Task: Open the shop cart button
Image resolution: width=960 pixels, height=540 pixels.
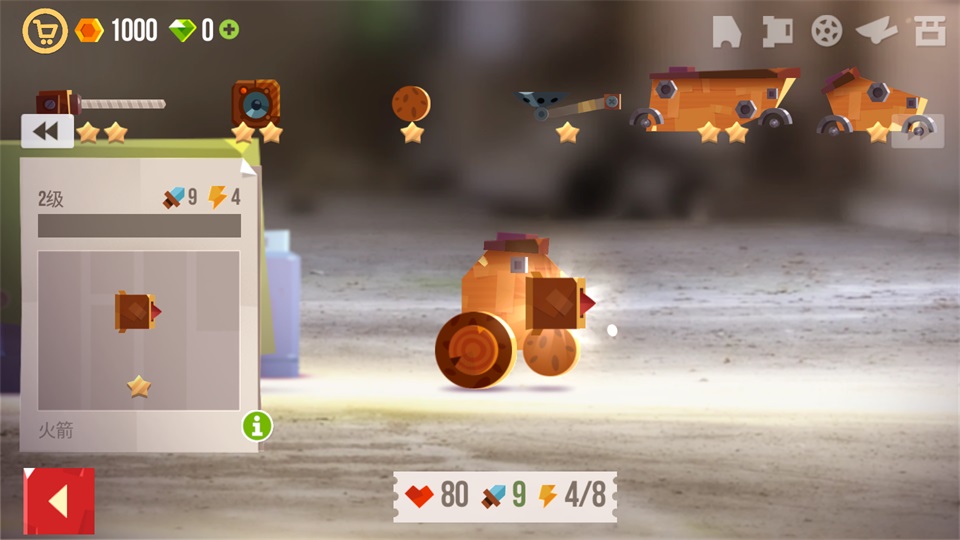Action: tap(44, 31)
